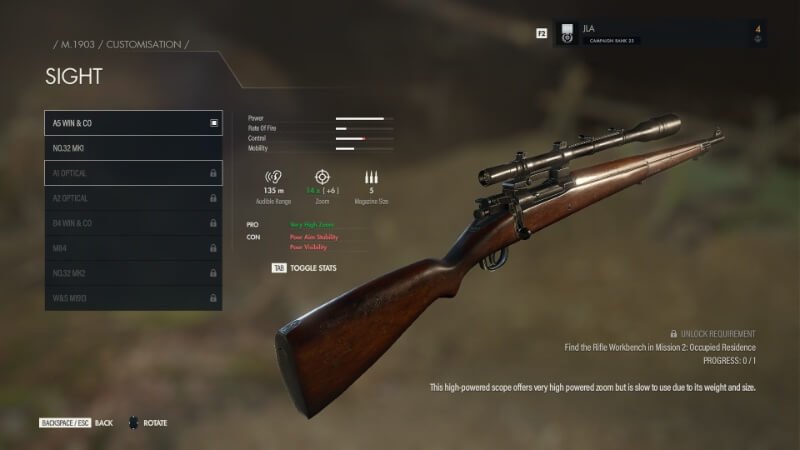The height and width of the screenshot is (450, 800).
Task: Open the JLA player profile banner
Action: tap(660, 33)
